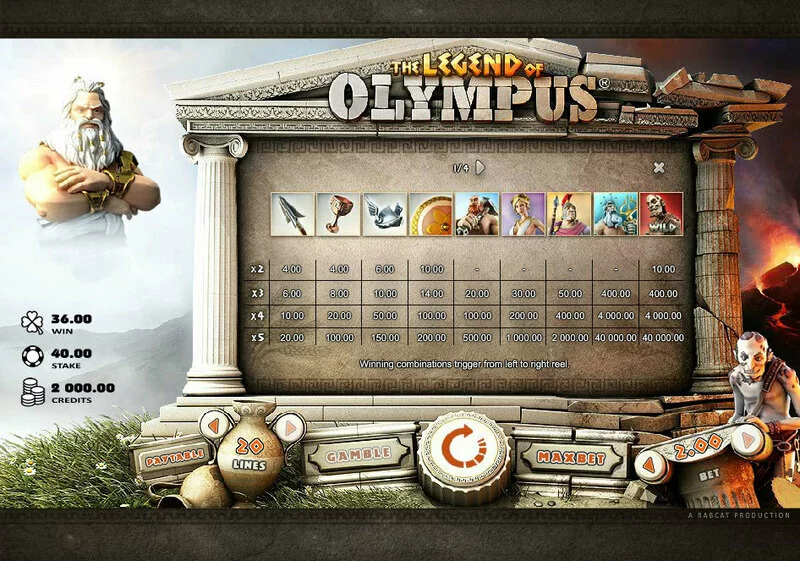Screen dimensions: 800x561
Task: Lower the bet amount
Action: pyautogui.click(x=651, y=463)
